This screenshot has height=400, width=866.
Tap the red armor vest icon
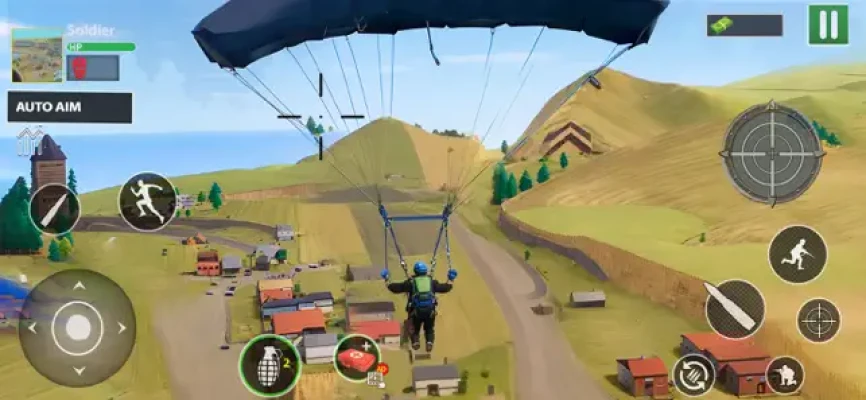(79, 67)
